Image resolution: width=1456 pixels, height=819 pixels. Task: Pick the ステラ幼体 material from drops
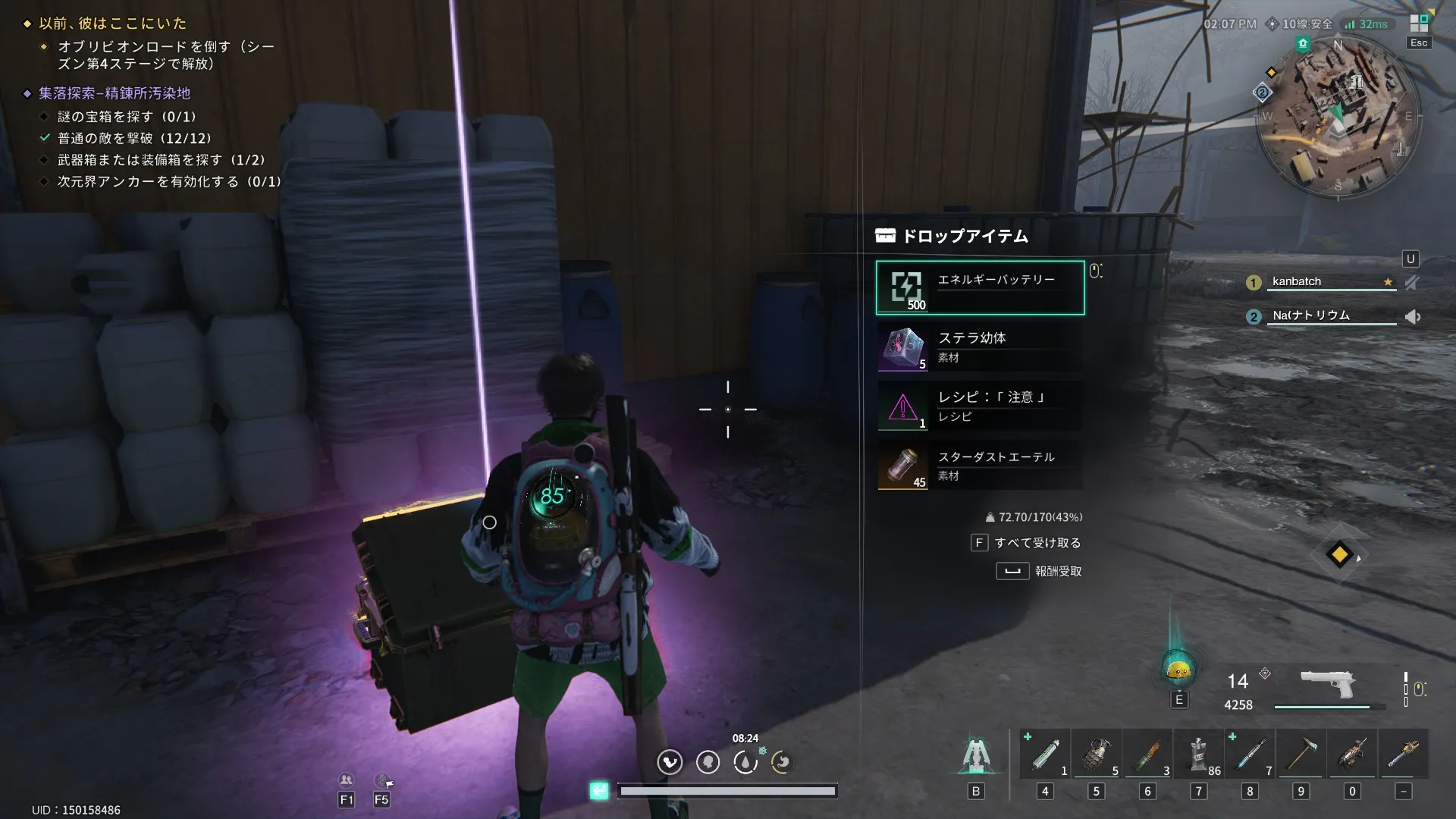(x=980, y=347)
